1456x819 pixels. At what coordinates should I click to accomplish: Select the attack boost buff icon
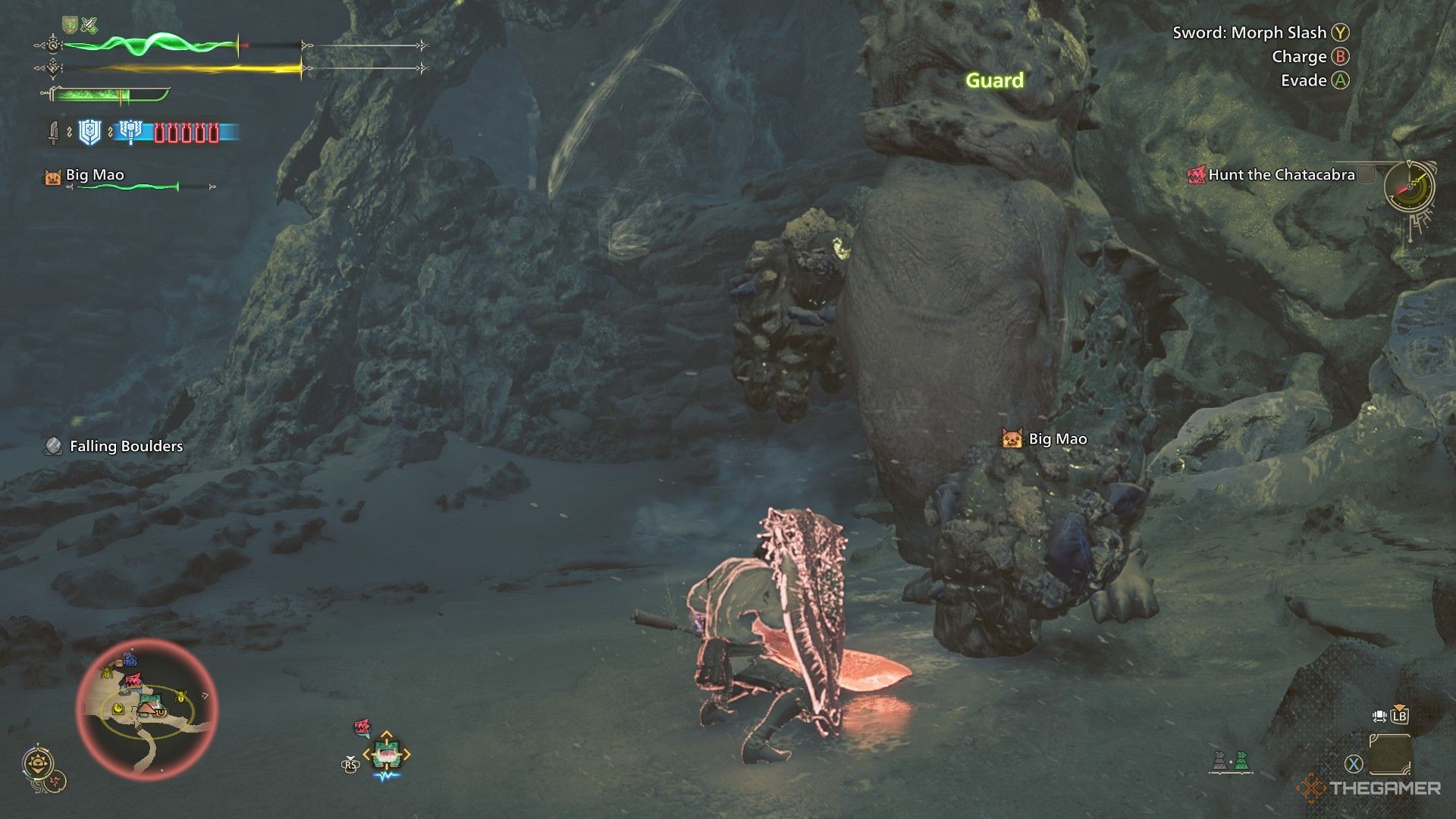89,24
